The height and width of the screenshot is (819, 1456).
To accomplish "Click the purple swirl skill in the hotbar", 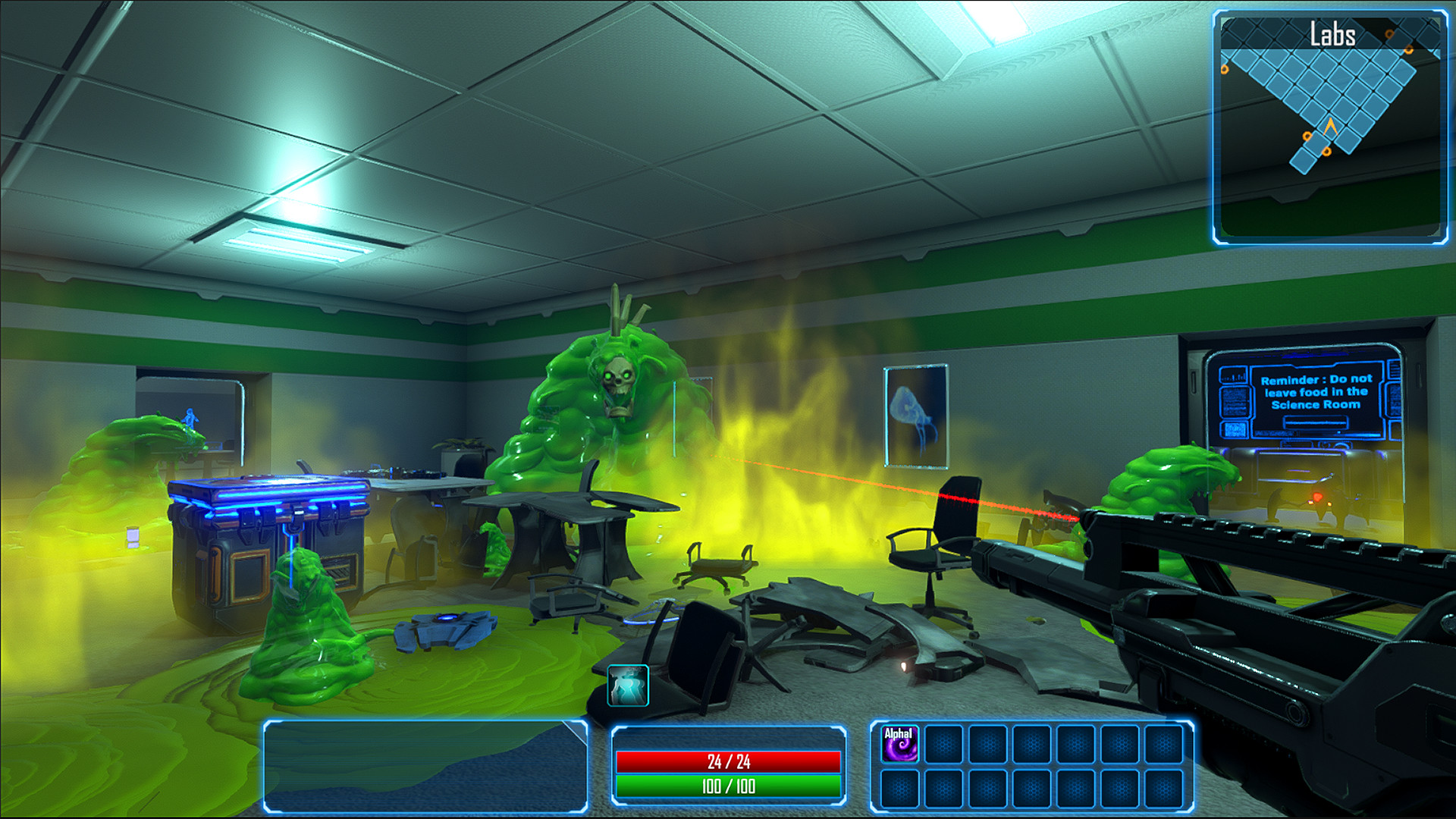I will point(899,745).
